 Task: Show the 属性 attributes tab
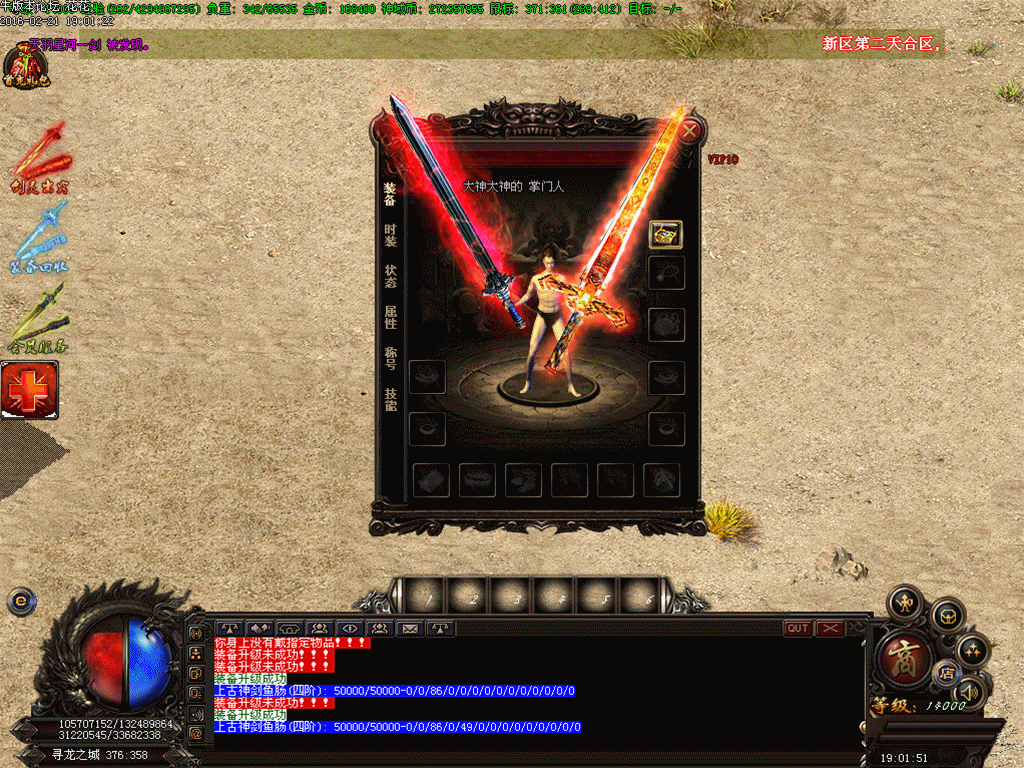click(x=390, y=317)
